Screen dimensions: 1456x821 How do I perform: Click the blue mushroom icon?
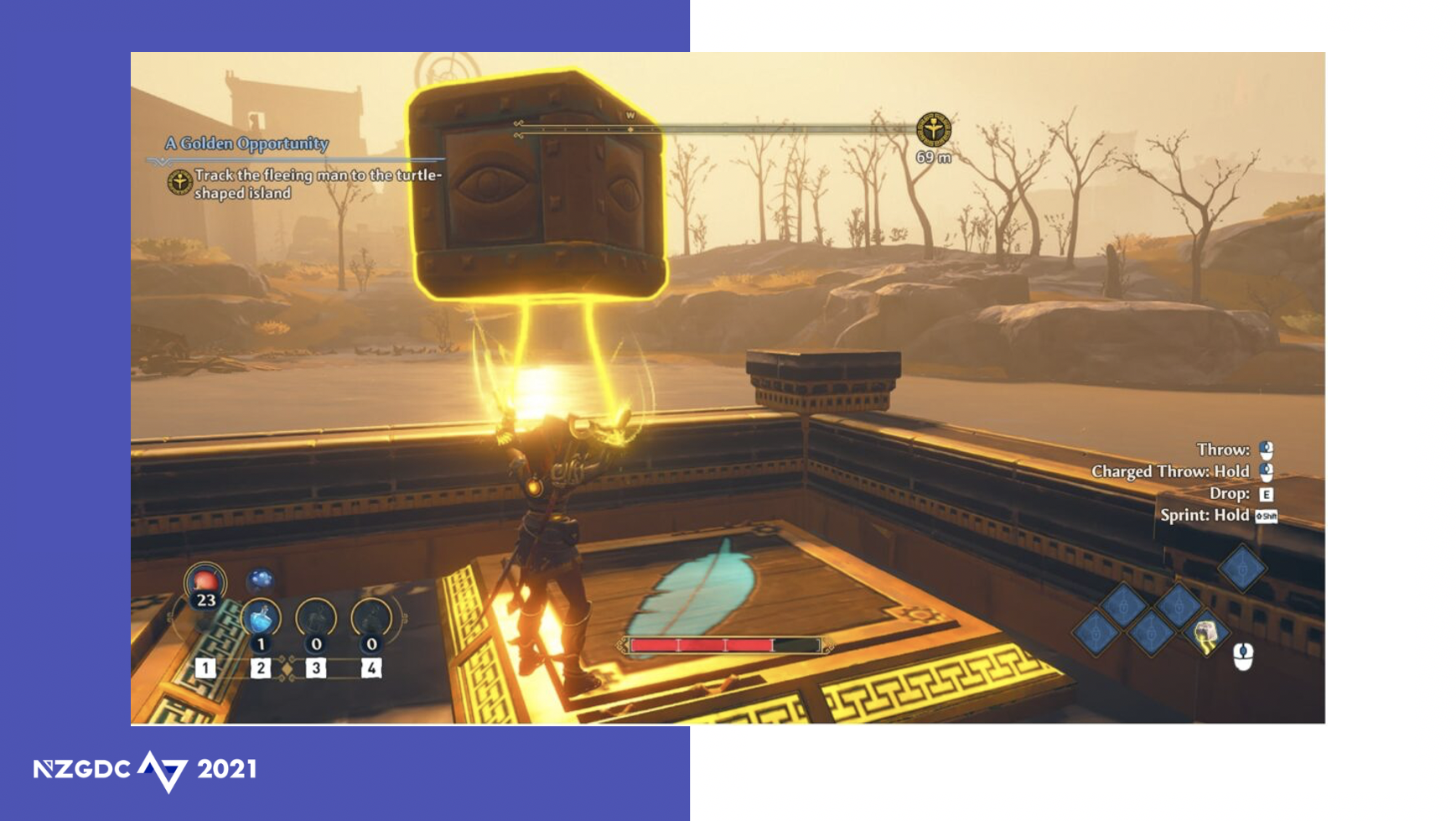261,579
